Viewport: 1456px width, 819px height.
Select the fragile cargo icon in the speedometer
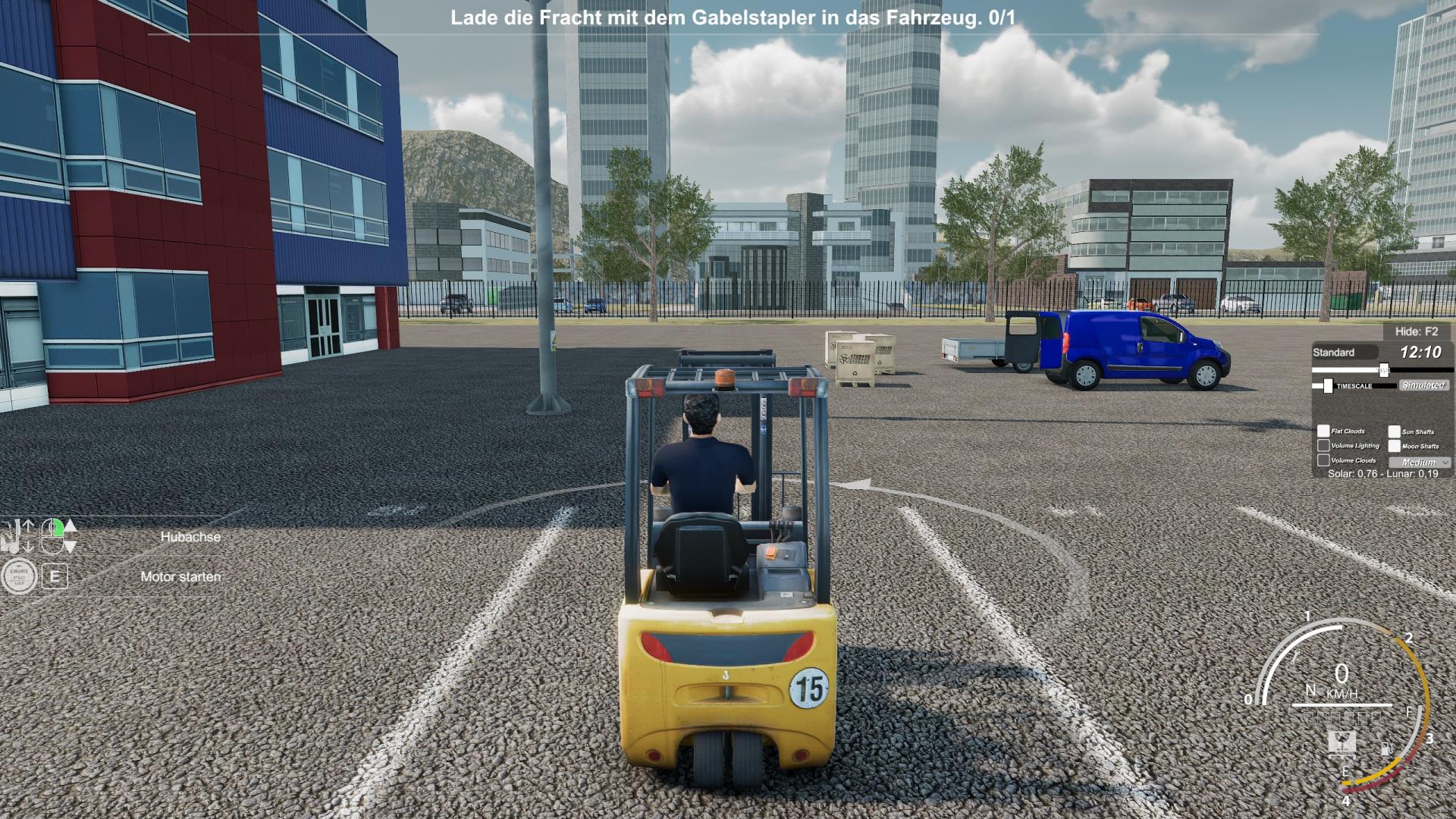1342,744
